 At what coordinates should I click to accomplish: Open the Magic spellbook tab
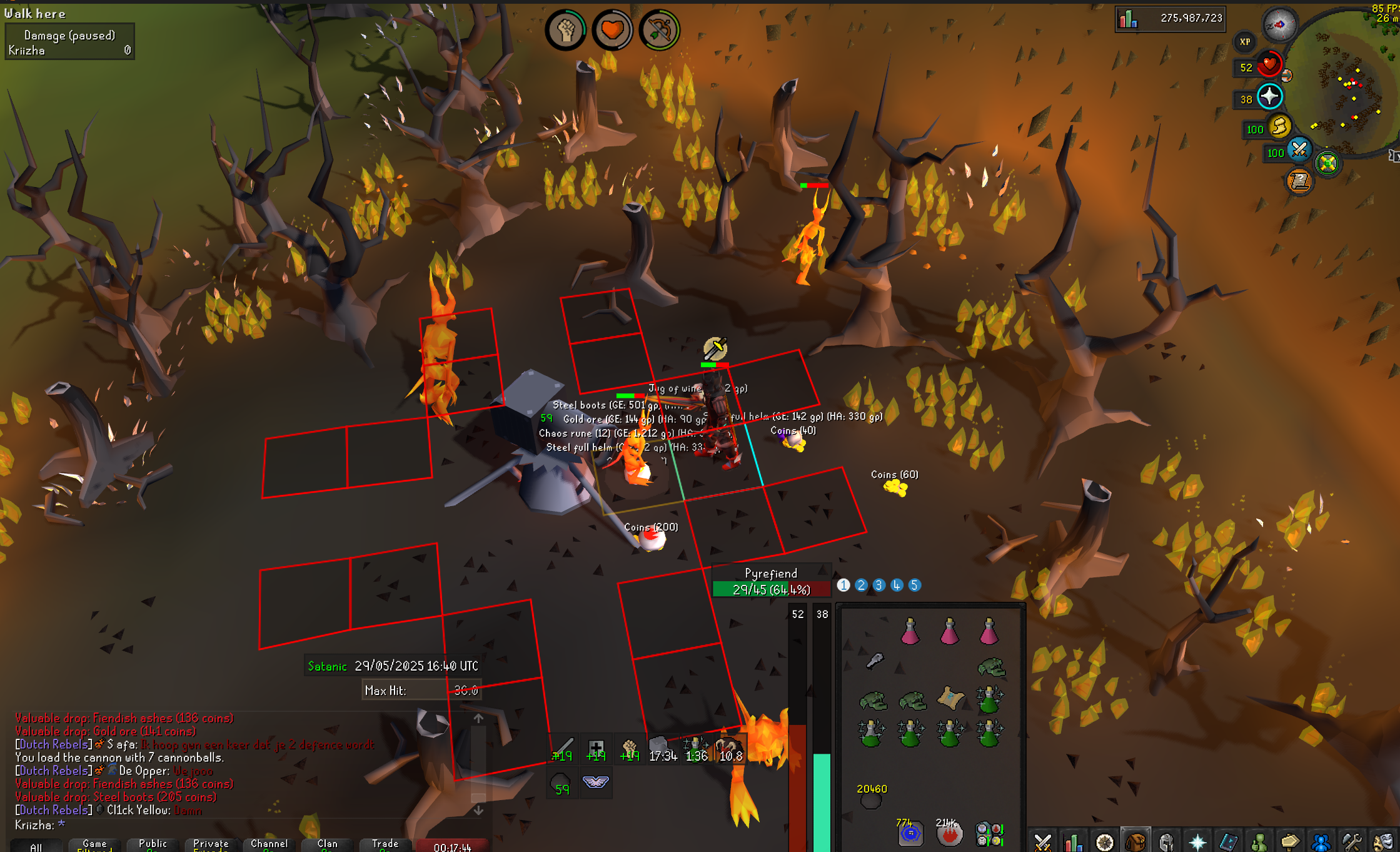tap(1228, 841)
